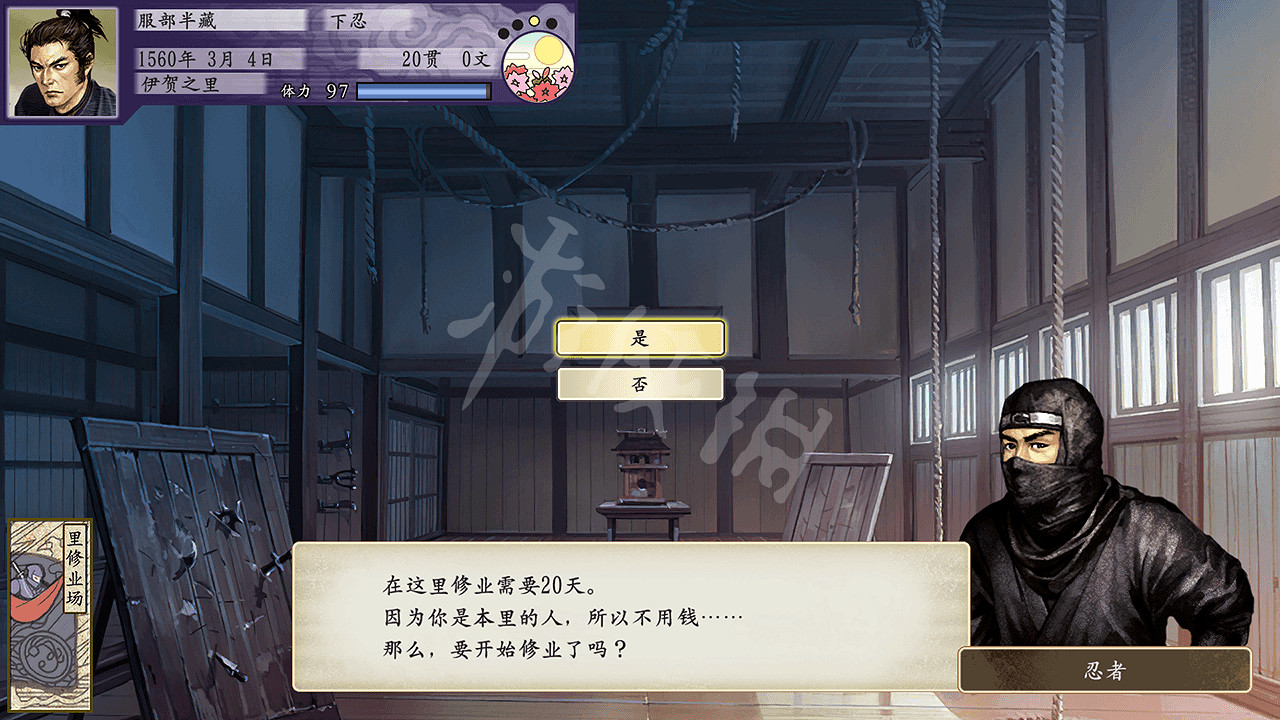The image size is (1280, 720).
Task: Toggle the lit yellow moon phase dot
Action: [534, 20]
